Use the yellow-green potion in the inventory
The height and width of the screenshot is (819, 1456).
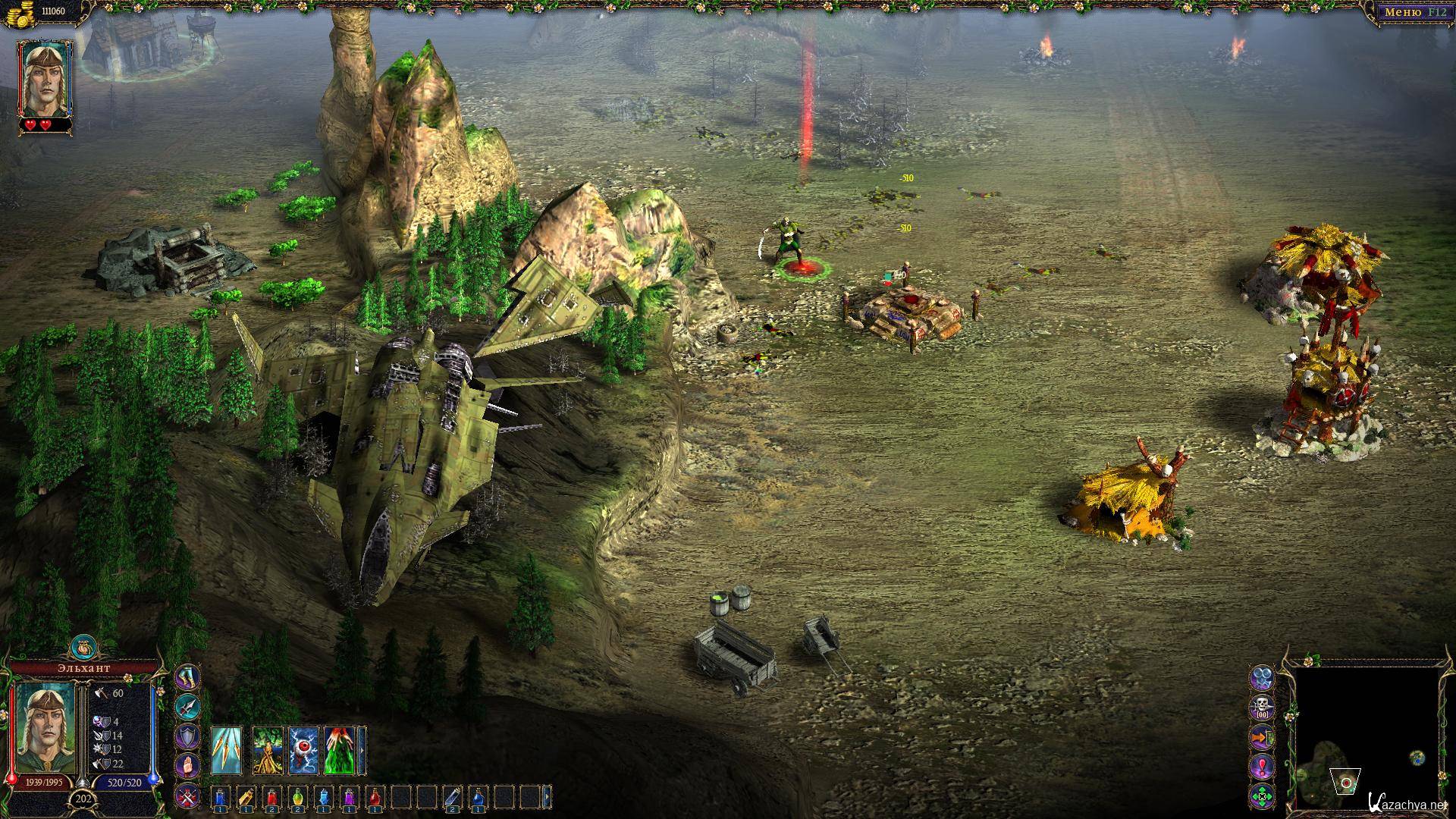(298, 797)
